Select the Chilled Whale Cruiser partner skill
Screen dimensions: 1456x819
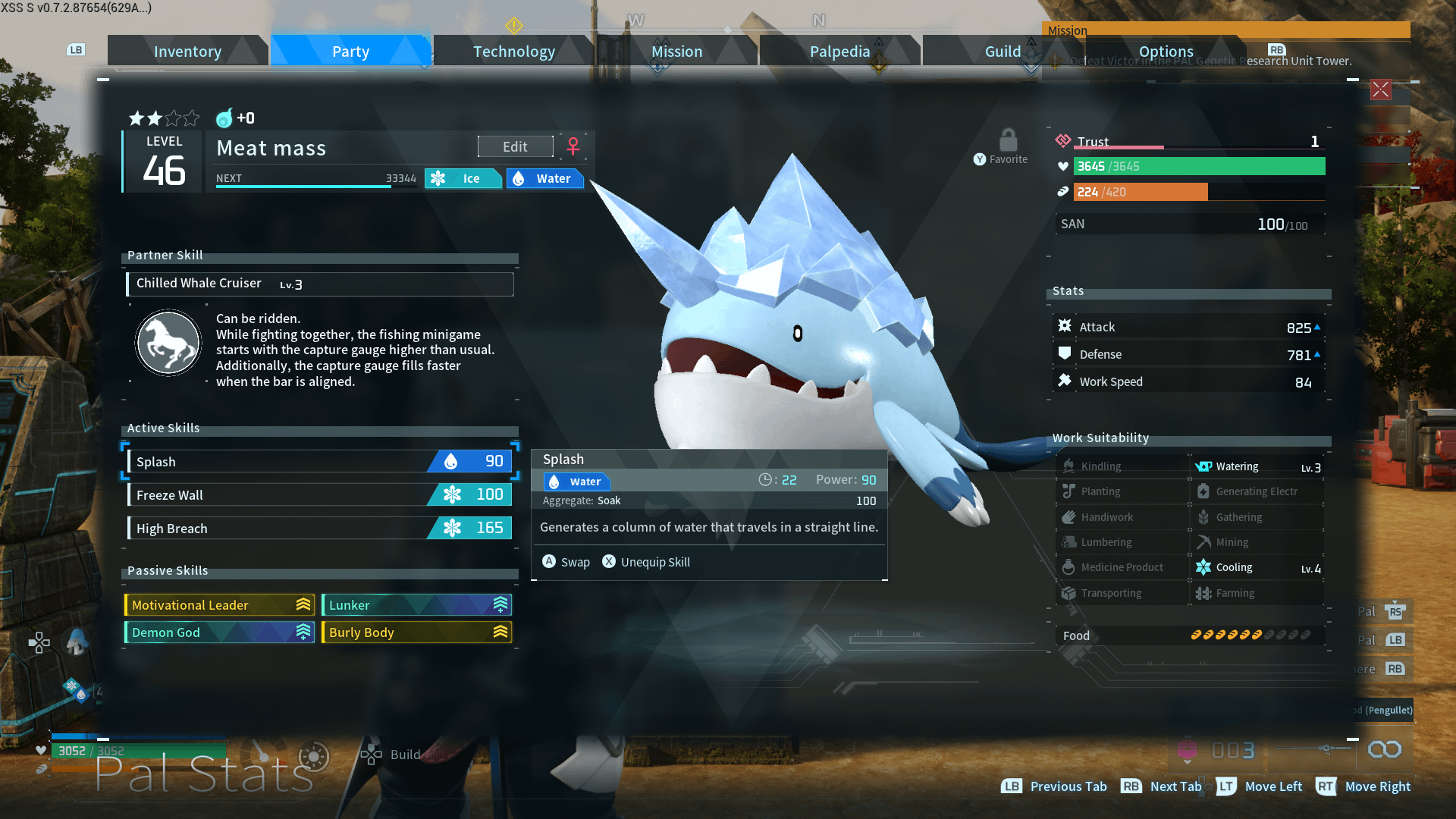click(x=319, y=284)
